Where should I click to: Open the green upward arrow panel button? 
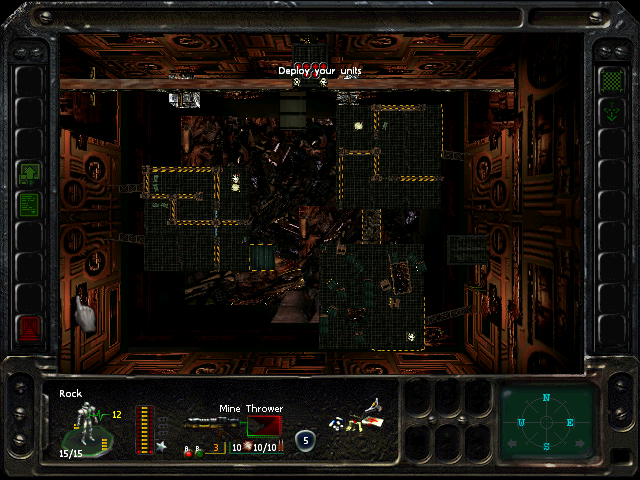pos(29,173)
